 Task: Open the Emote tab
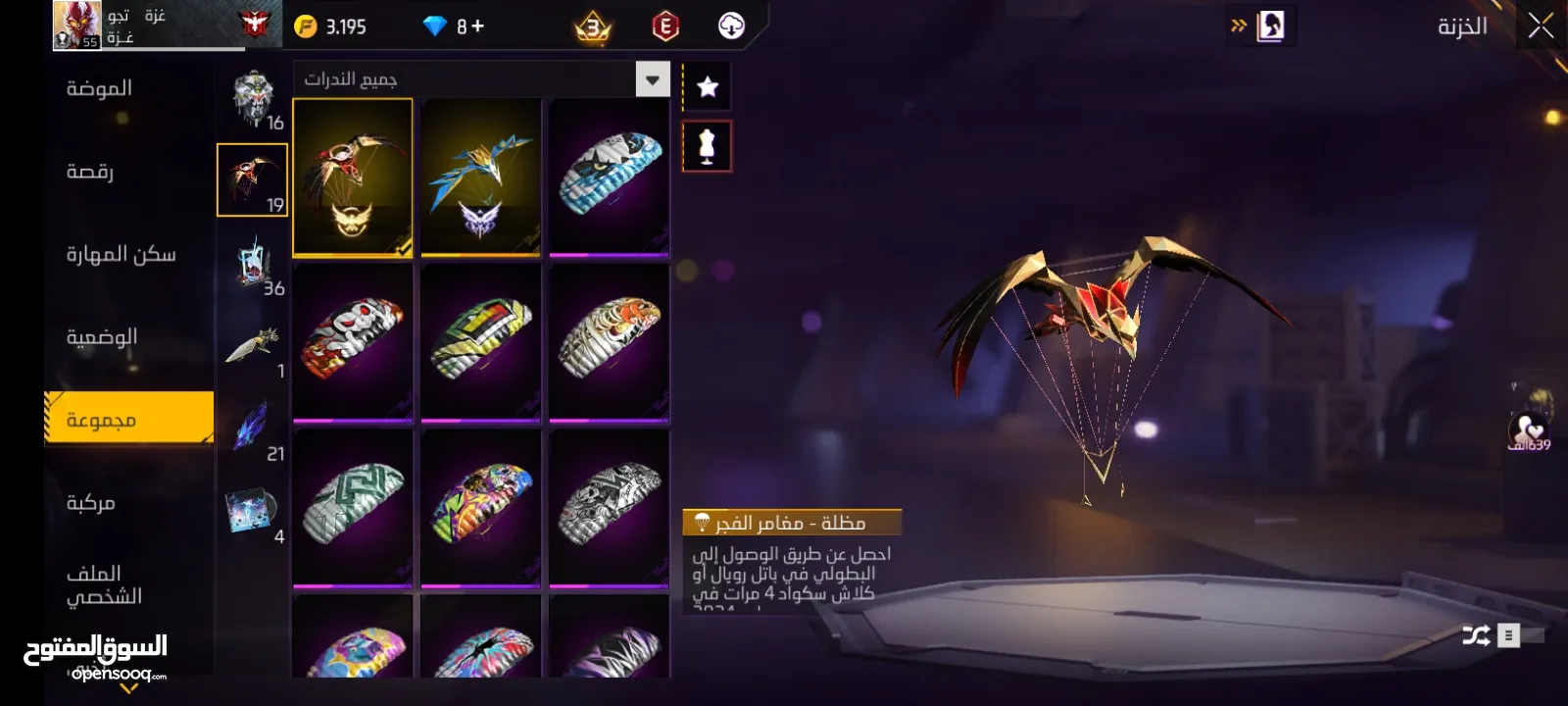pyautogui.click(x=90, y=172)
